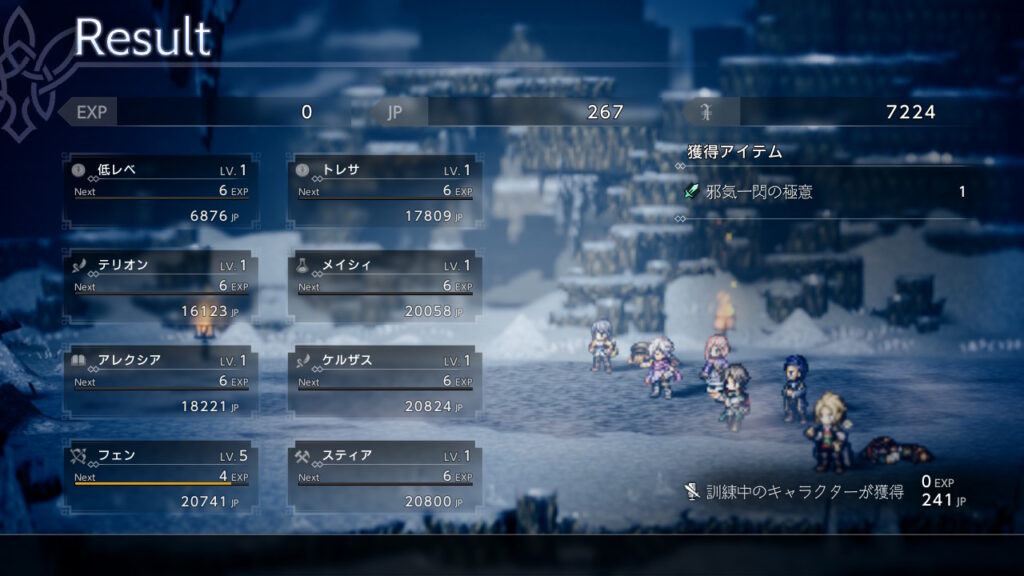Select the トレサ character result panel
The width and height of the screenshot is (1024, 576).
(384, 192)
